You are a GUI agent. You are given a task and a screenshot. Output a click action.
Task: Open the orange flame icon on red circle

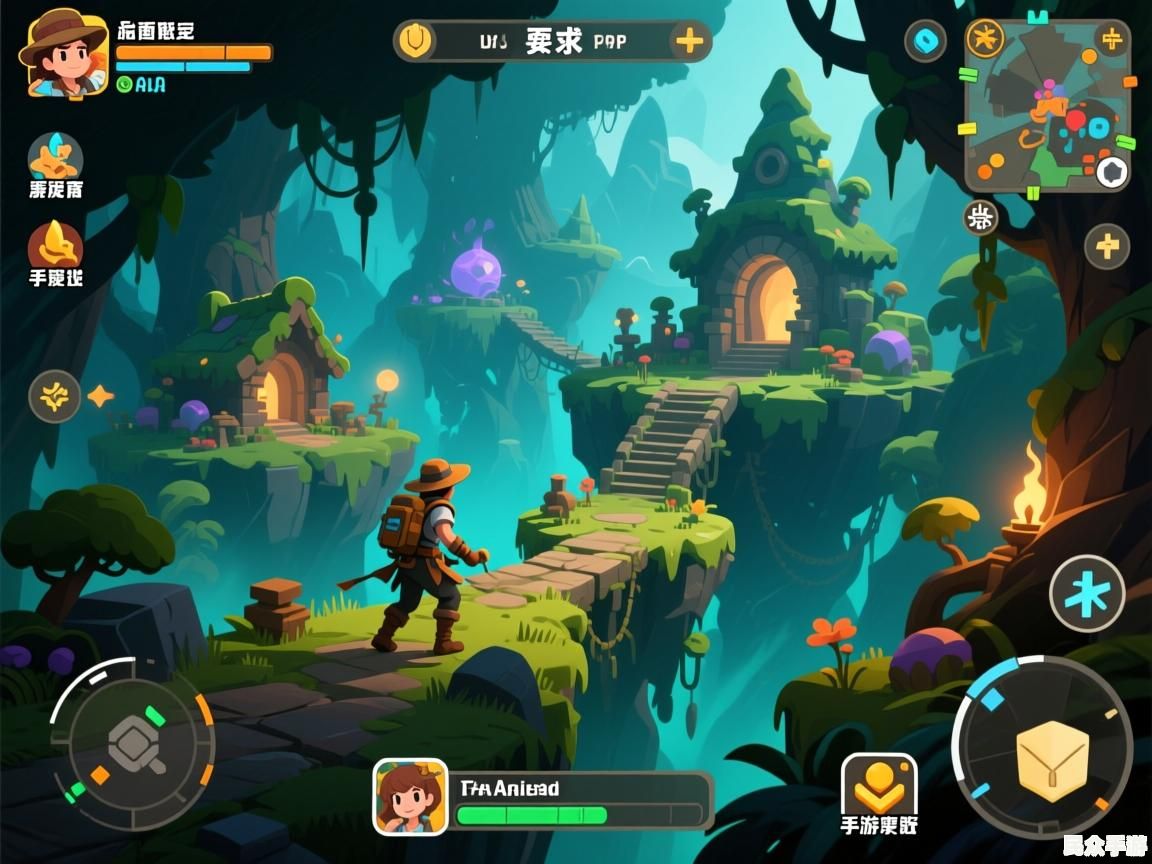55,245
